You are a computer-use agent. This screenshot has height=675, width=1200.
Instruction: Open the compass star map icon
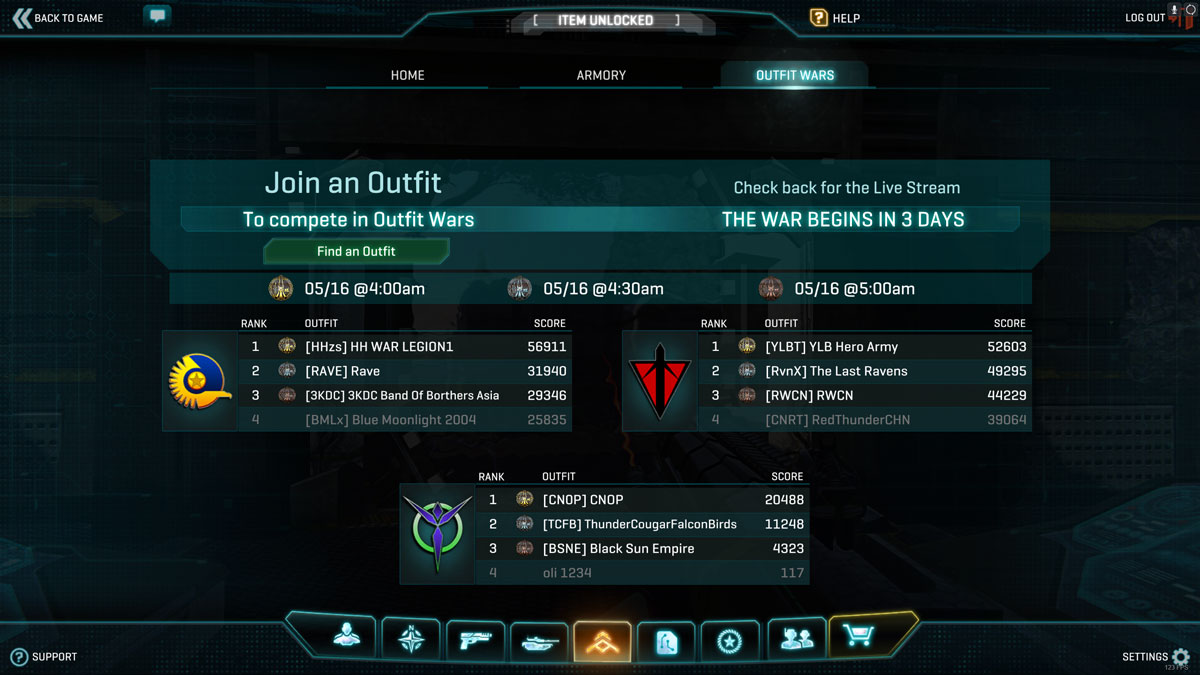tap(411, 639)
